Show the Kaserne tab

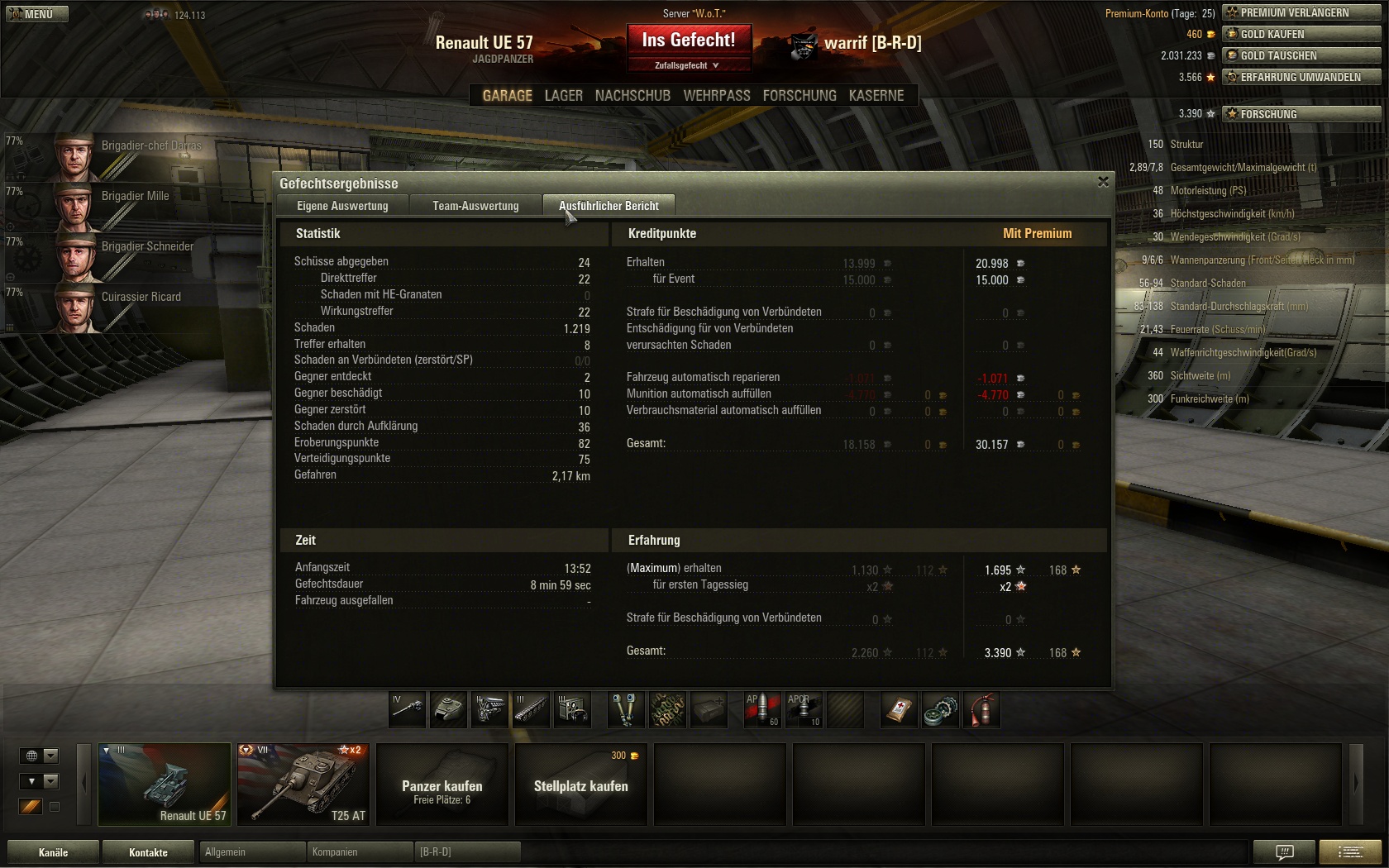tap(876, 96)
